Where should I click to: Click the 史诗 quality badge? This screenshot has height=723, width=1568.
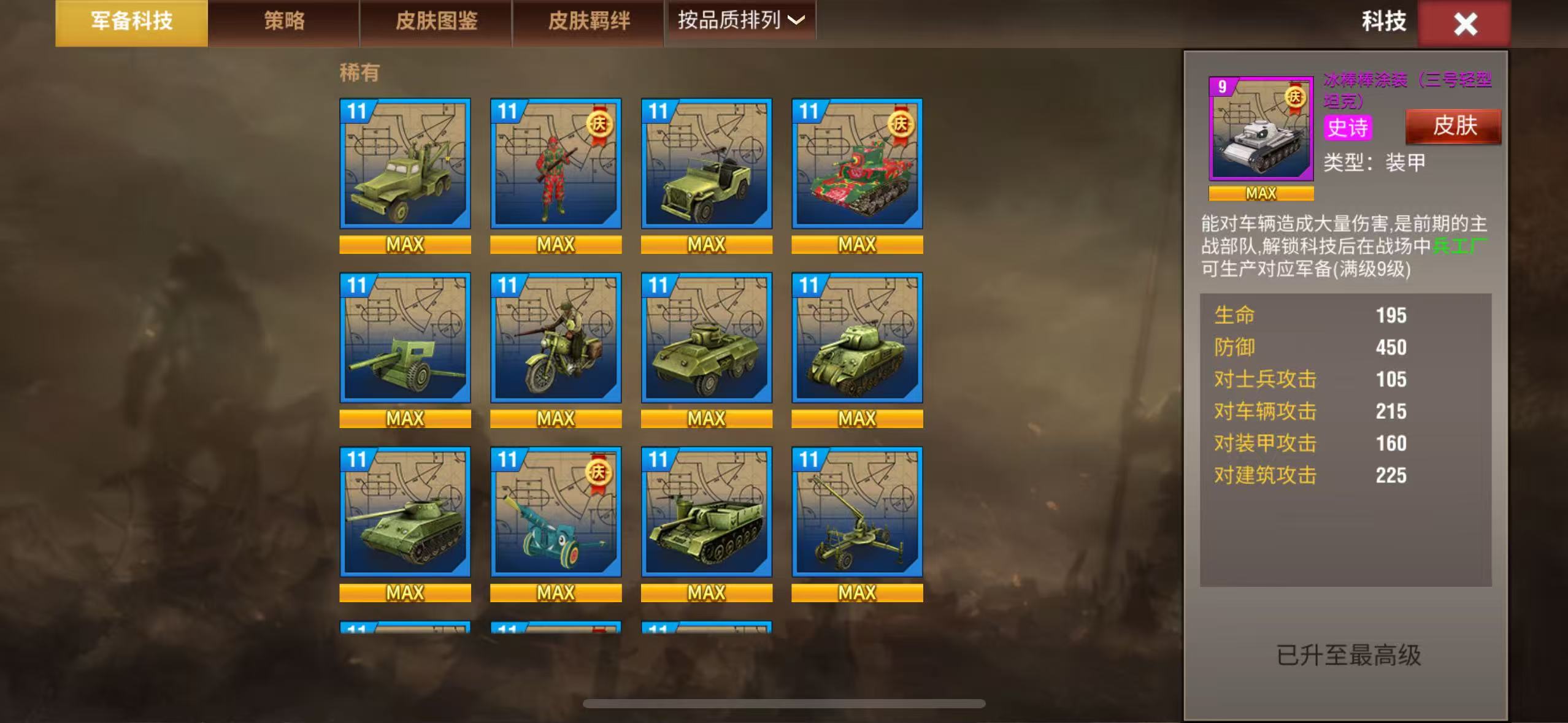(1348, 129)
